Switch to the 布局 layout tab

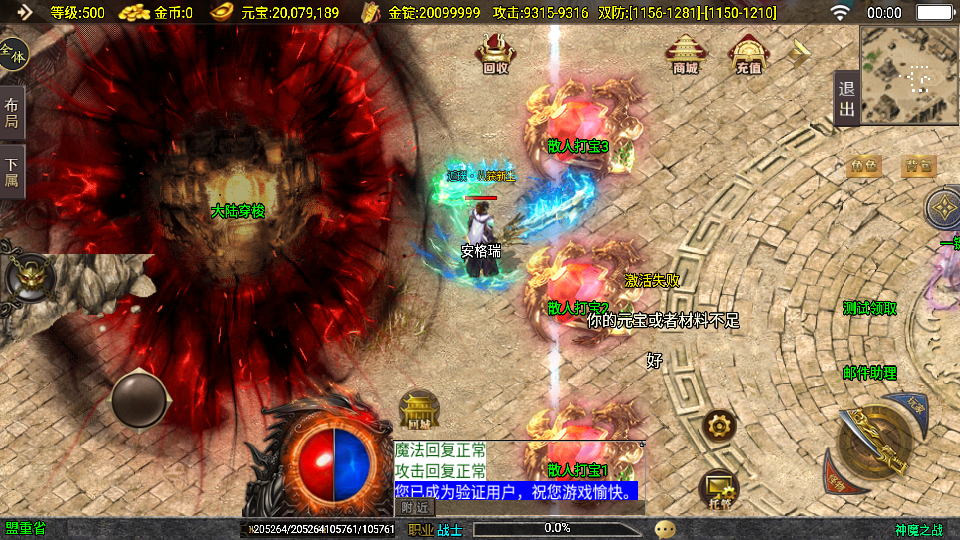[12, 113]
